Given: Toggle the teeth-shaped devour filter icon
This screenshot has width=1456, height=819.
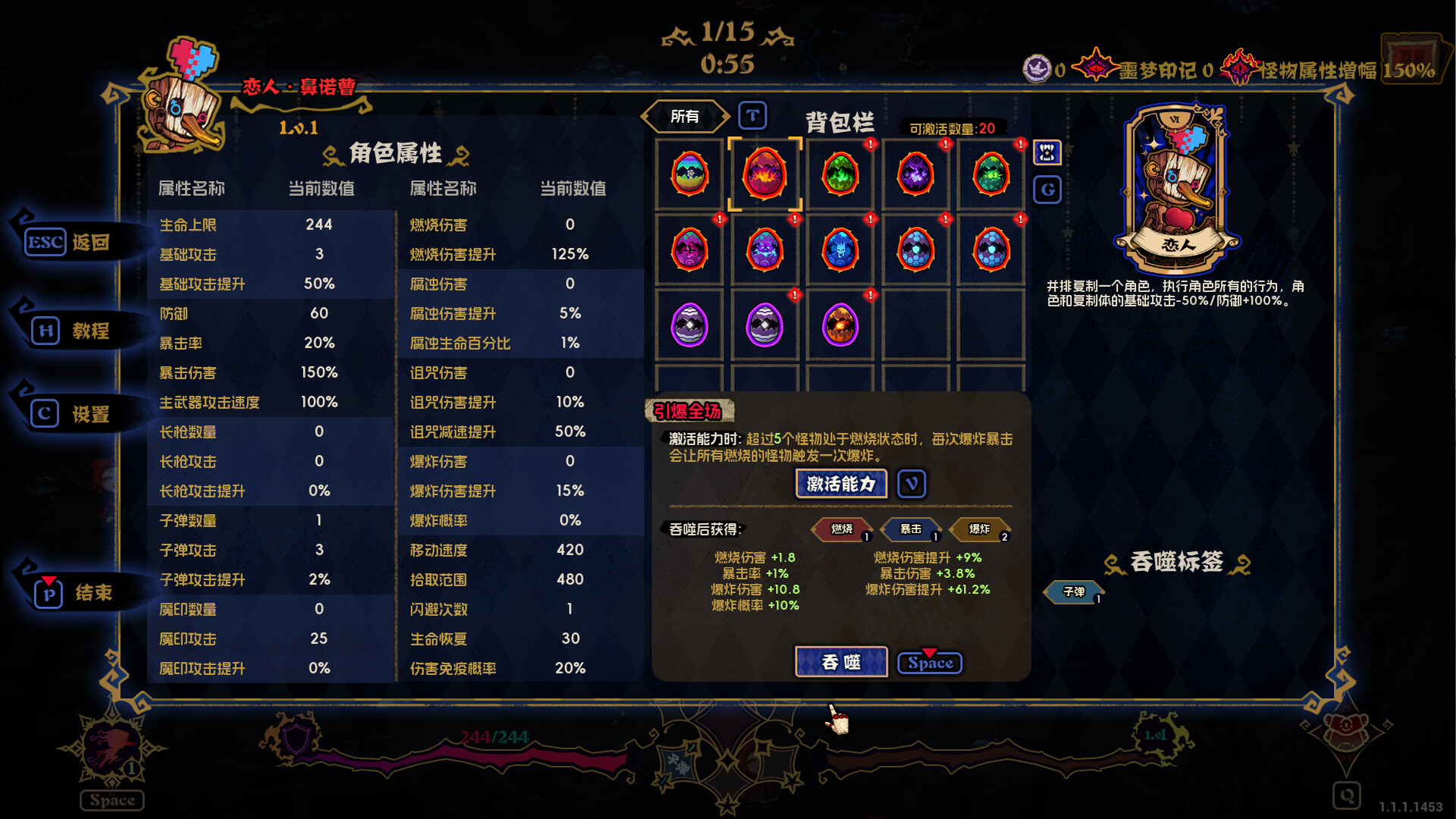Looking at the screenshot, I should click(x=1047, y=152).
